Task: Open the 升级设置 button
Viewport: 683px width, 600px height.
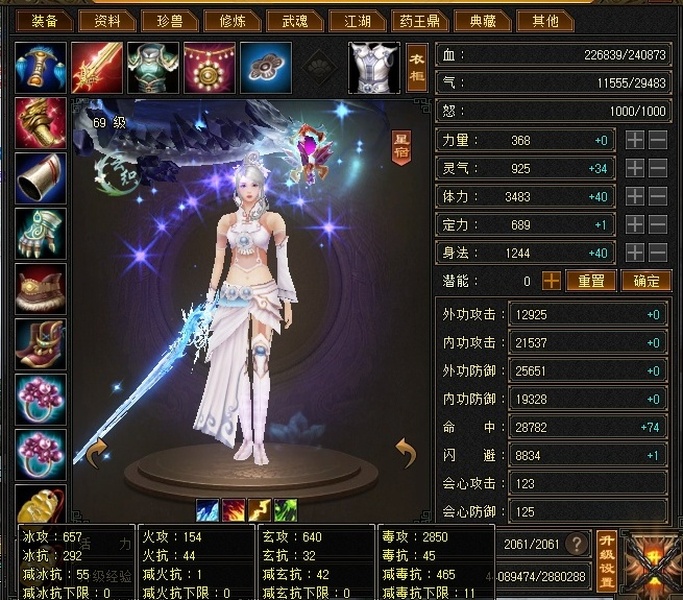Action: (x=605, y=560)
